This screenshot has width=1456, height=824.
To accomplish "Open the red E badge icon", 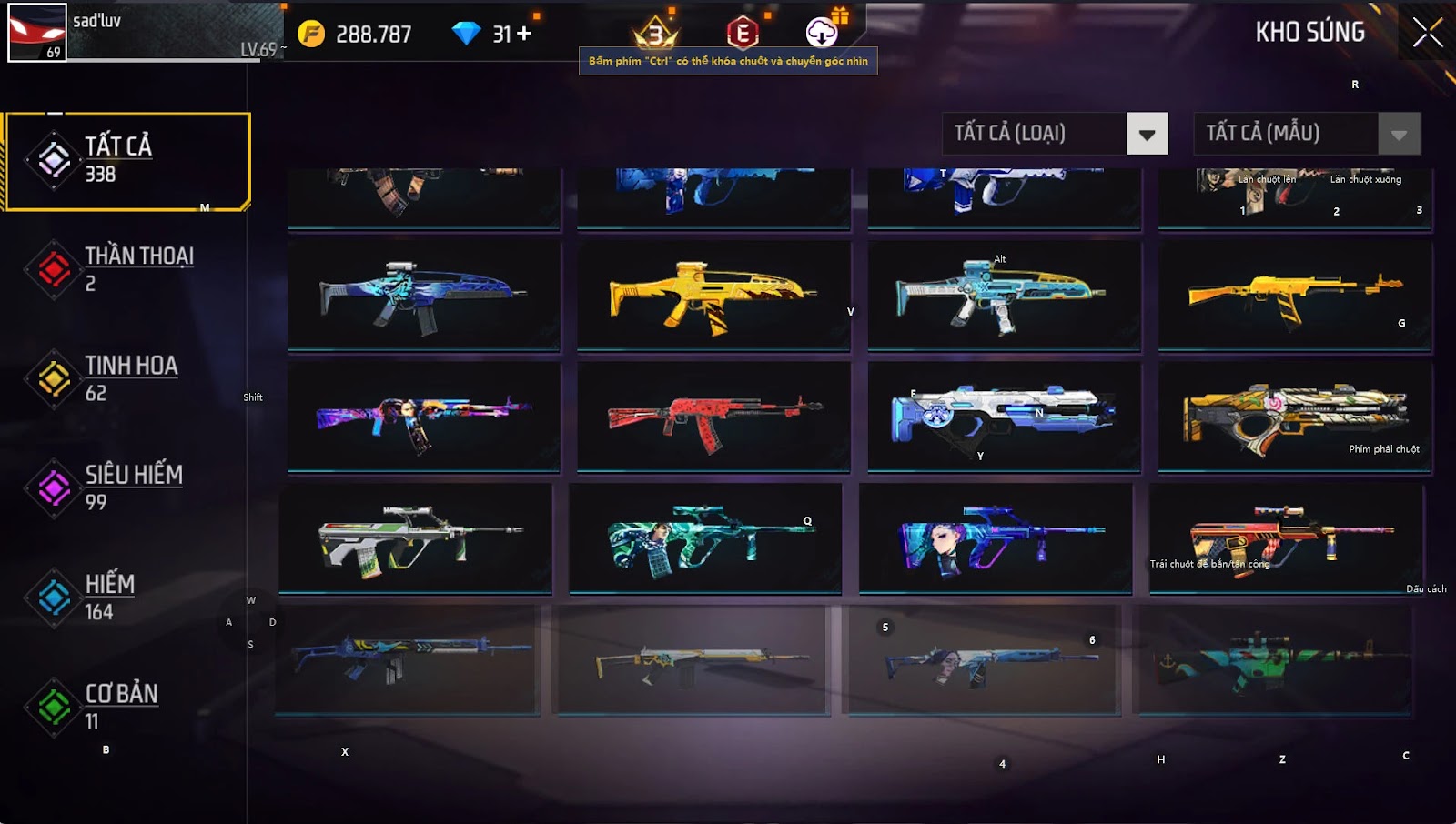I will 743,34.
